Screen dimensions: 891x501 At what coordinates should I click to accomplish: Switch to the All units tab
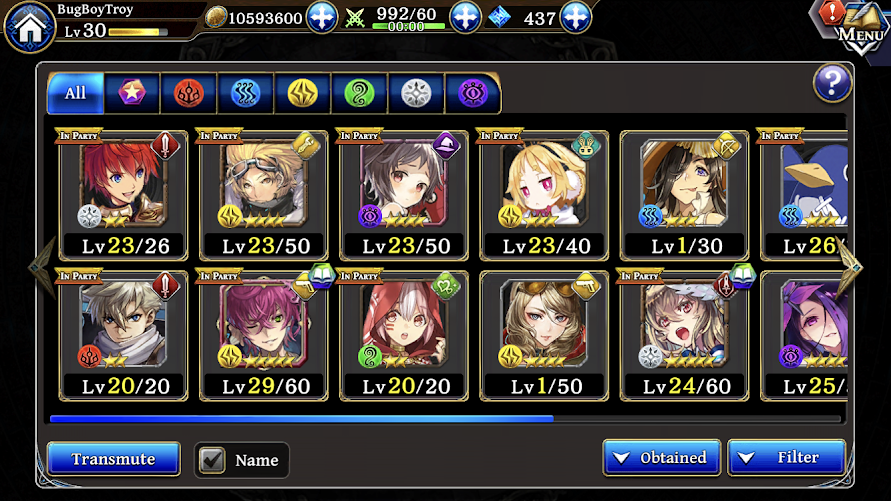click(x=75, y=94)
